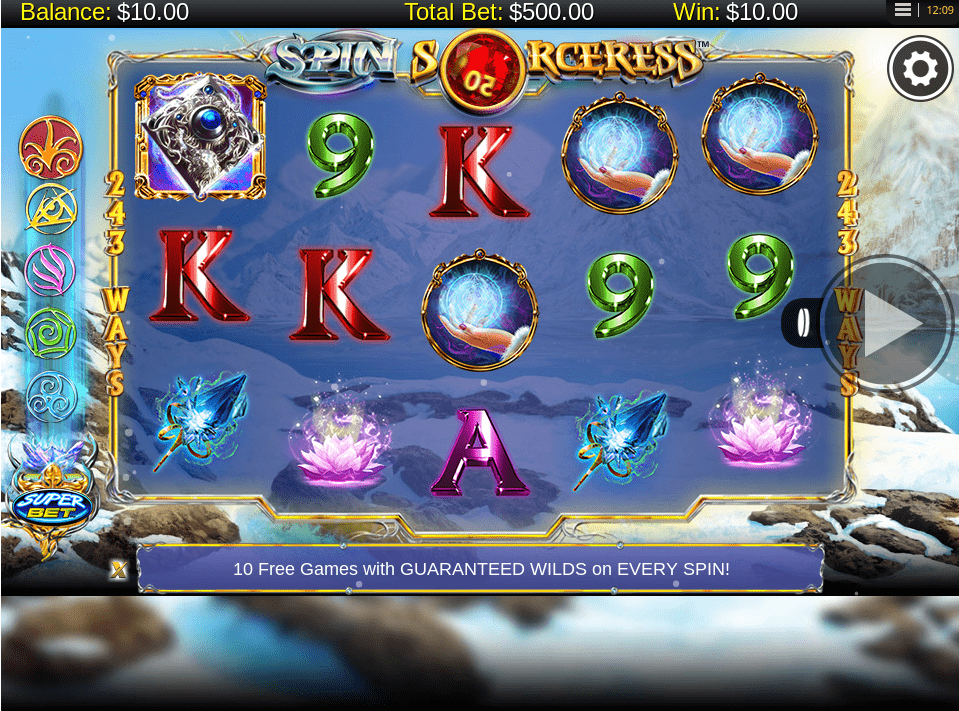The height and width of the screenshot is (711, 959).
Task: Activate the Super Bet button
Action: 51,505
